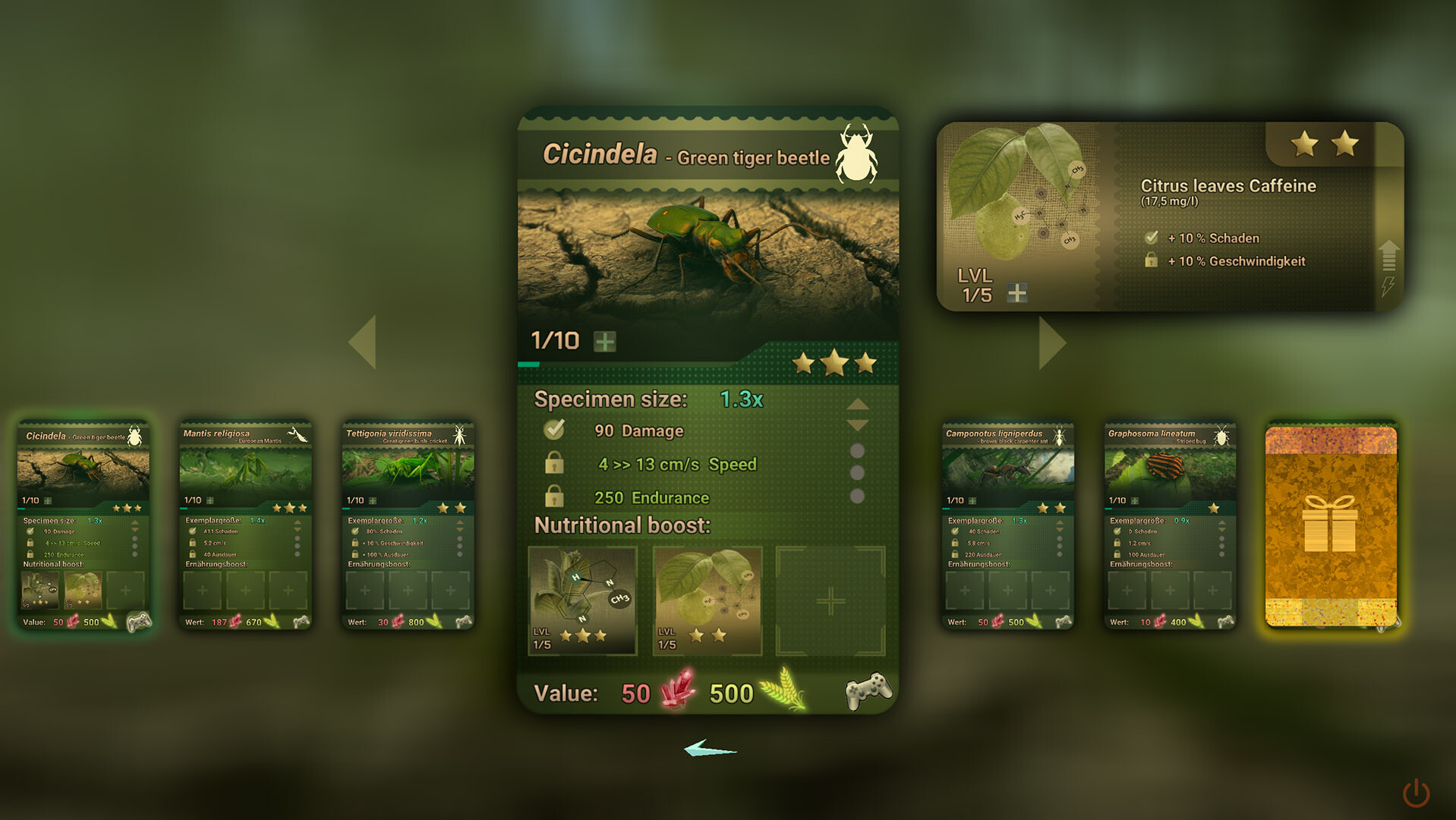Toggle the lock on +10 % Geschwindigkeit boost

tap(1152, 261)
